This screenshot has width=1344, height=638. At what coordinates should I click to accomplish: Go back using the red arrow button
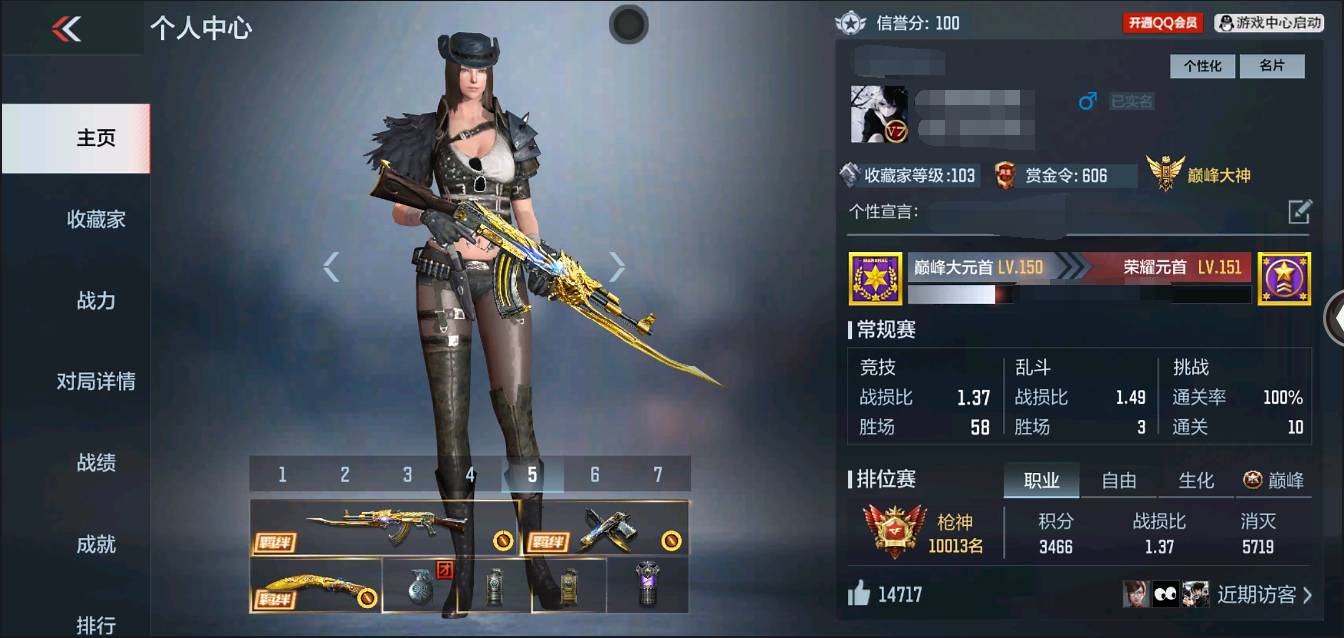click(x=67, y=29)
